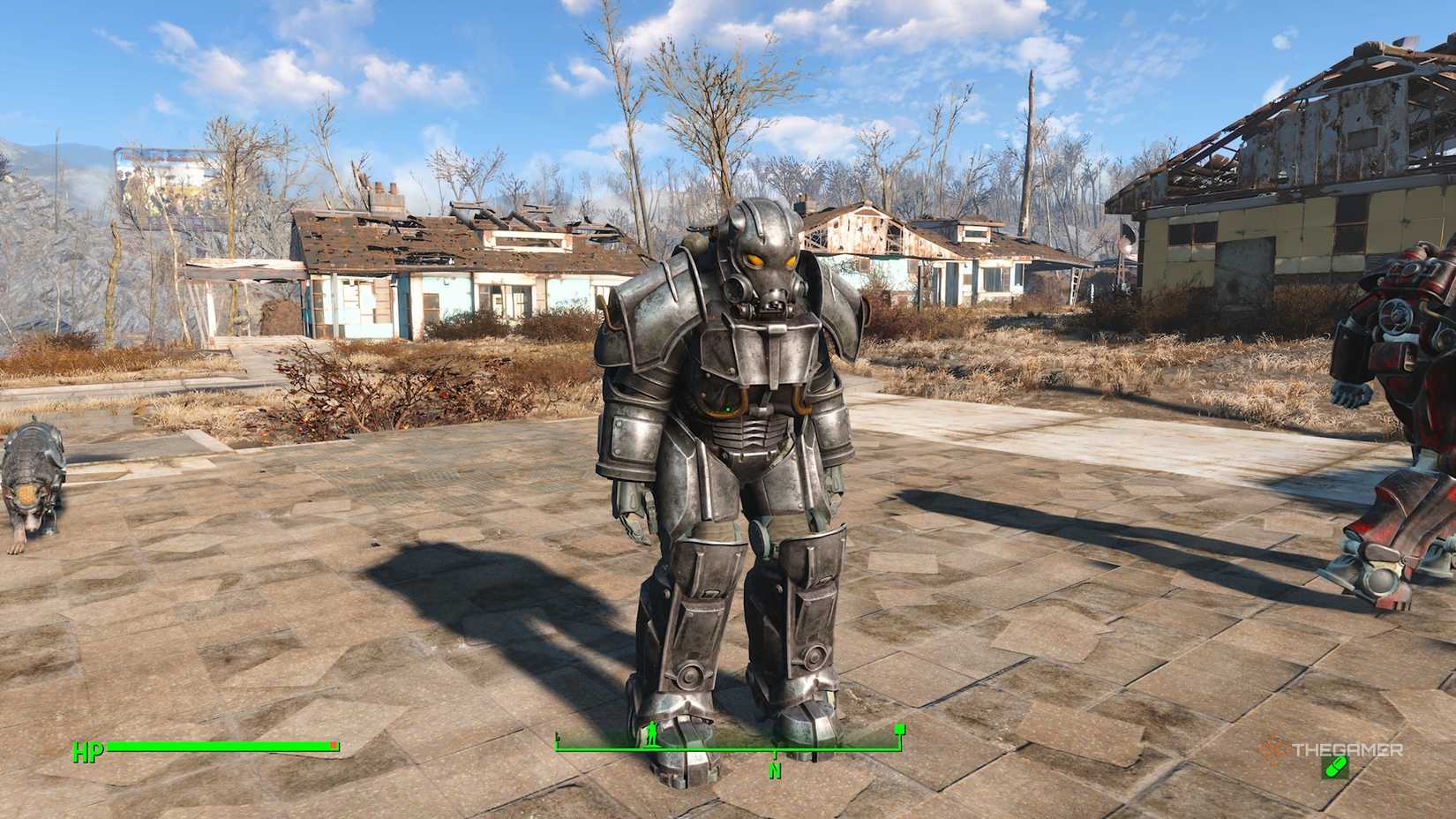Screen dimensions: 1456x819
Task: Click the N direction letter on the compass
Action: pyautogui.click(x=776, y=770)
